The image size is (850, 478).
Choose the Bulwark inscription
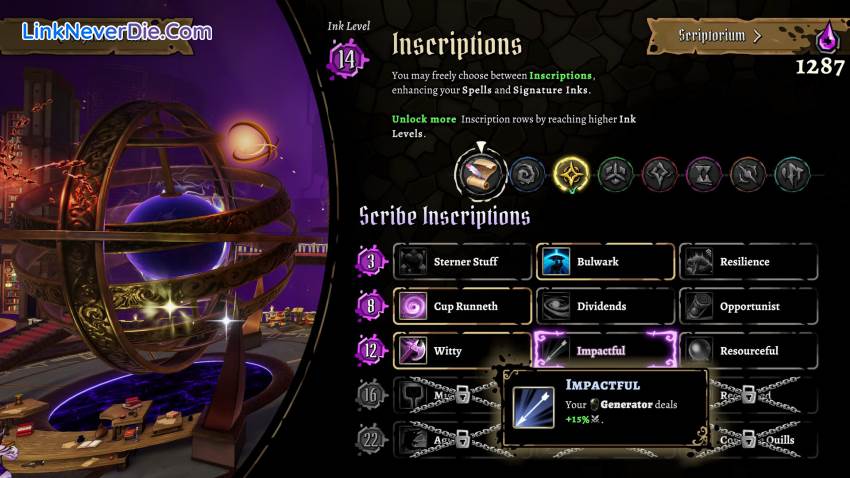(x=605, y=262)
